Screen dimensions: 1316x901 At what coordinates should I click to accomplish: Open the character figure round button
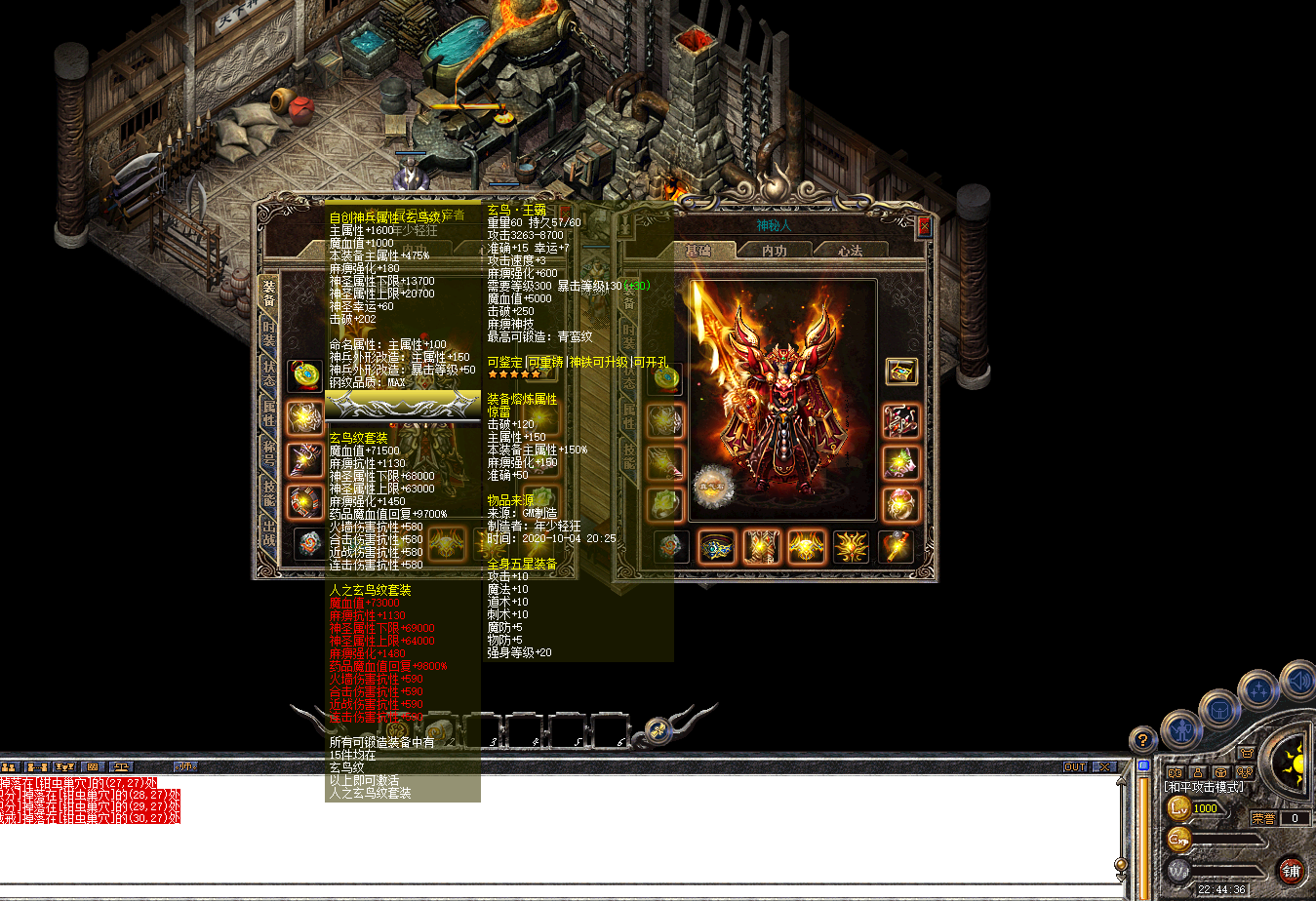click(1181, 728)
